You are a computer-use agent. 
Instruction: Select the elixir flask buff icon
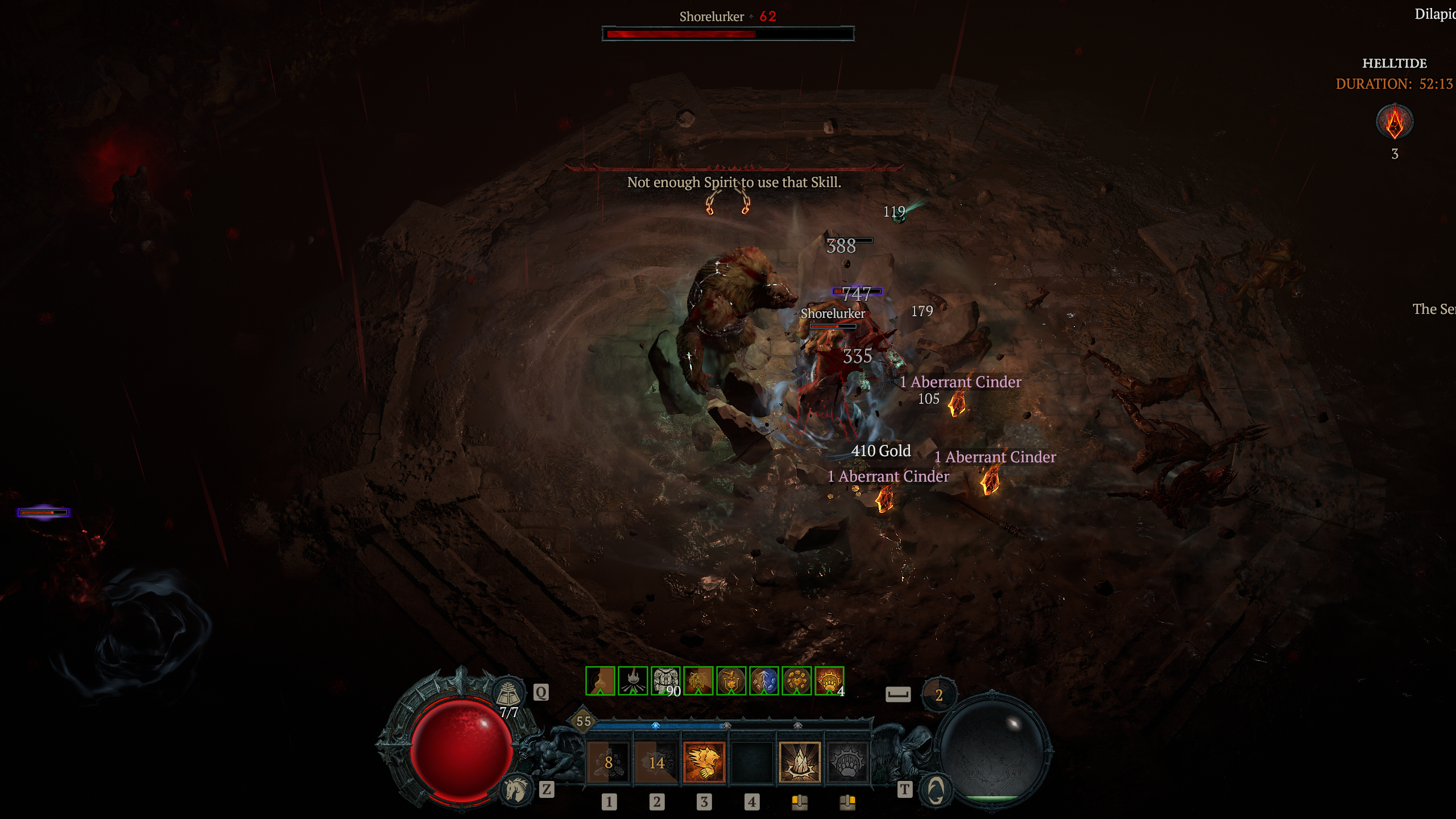tap(600, 681)
